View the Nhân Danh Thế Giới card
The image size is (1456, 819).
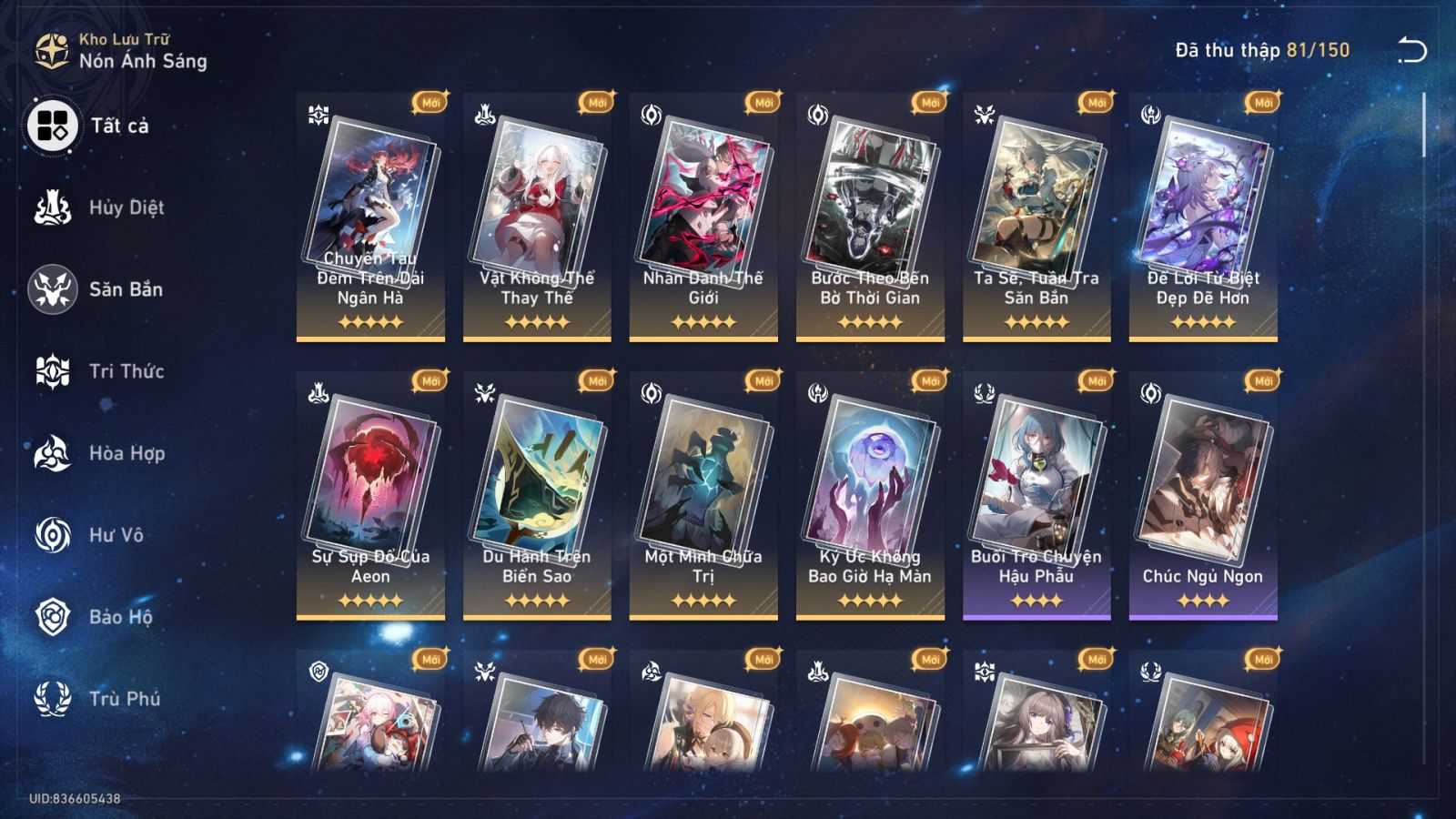point(703,217)
